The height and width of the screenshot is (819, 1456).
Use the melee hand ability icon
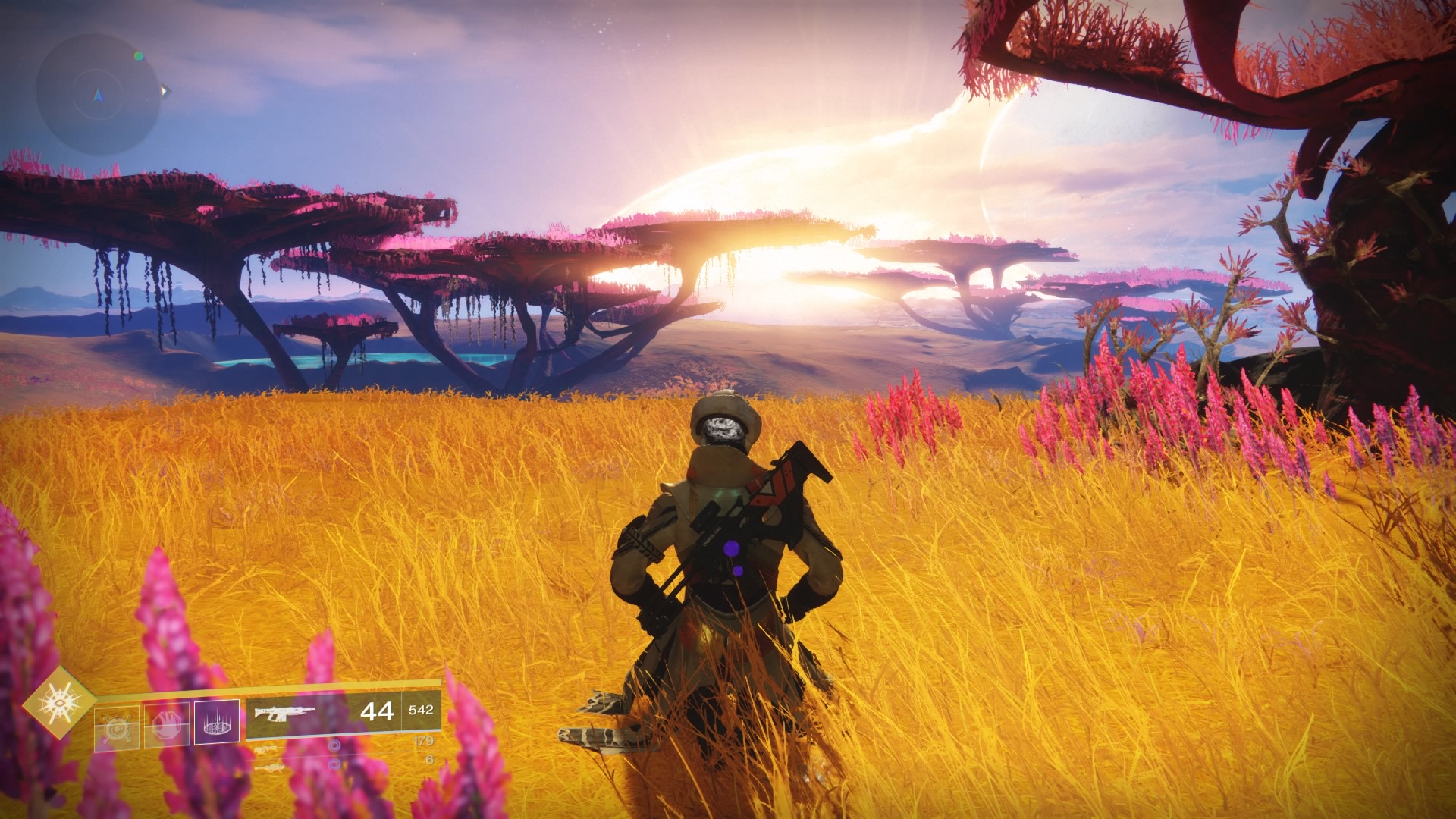pyautogui.click(x=167, y=726)
